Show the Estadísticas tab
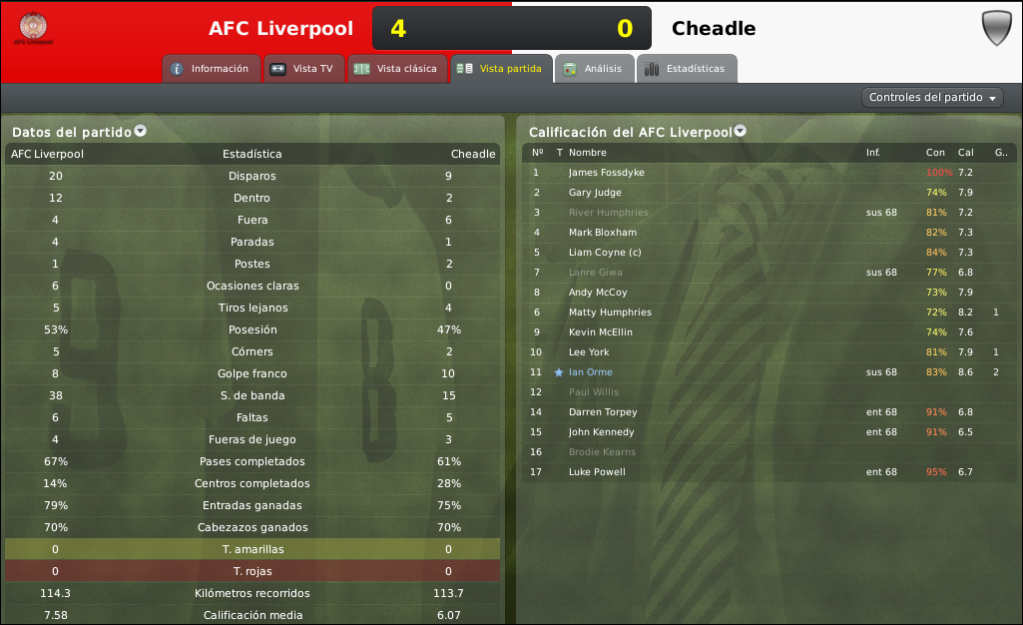Image resolution: width=1023 pixels, height=625 pixels. pyautogui.click(x=686, y=69)
